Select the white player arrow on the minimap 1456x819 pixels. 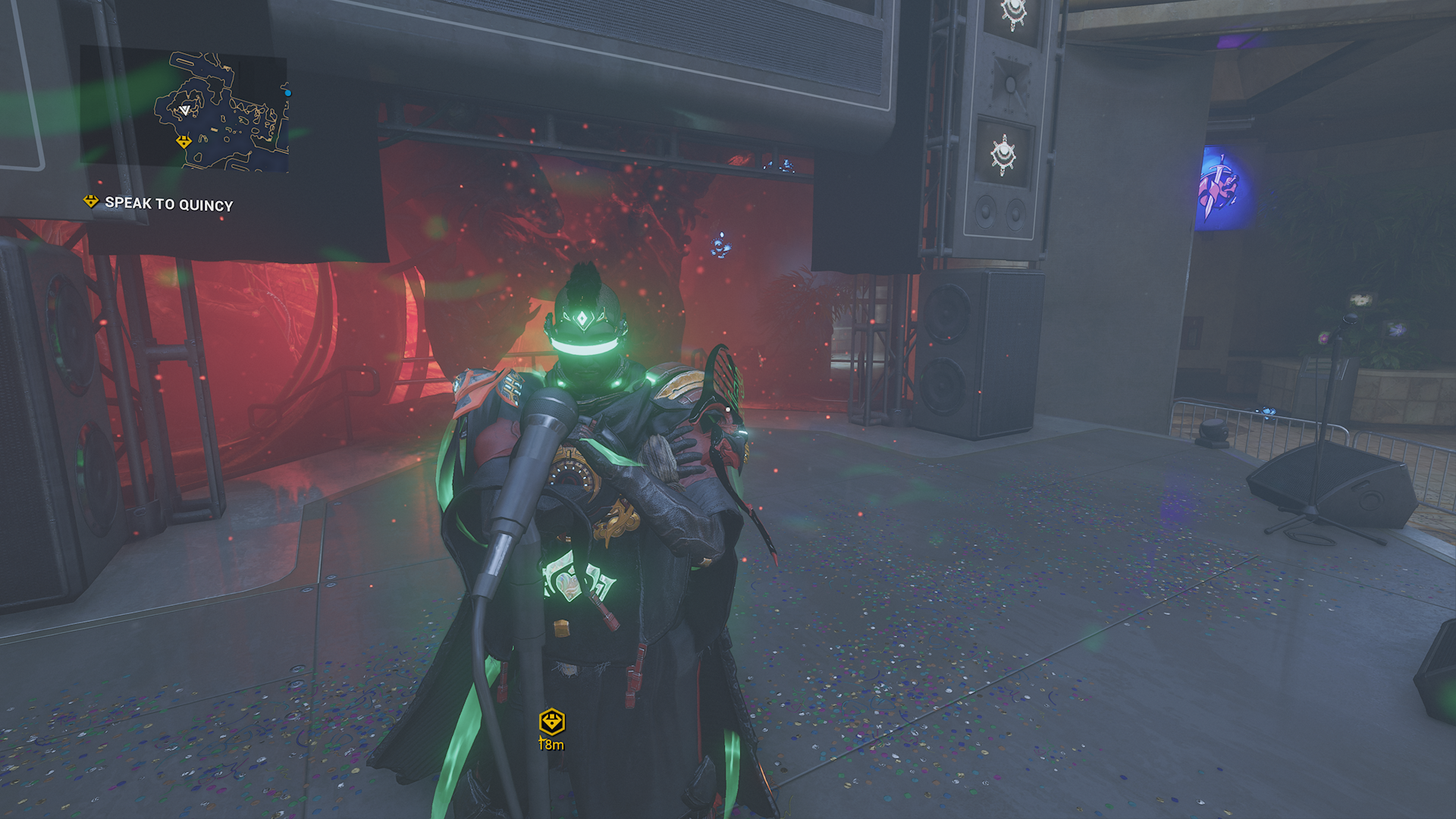point(184,111)
